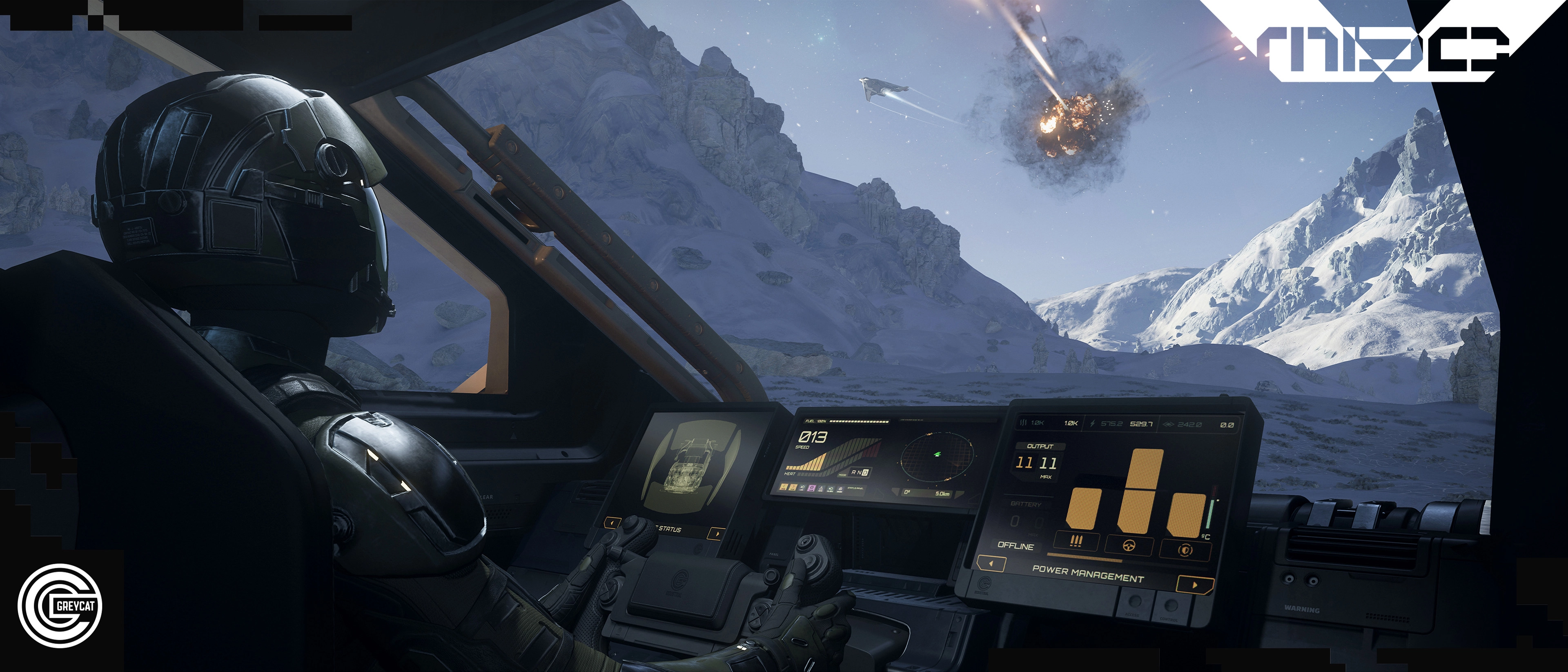
Task: Toggle the pink highlighted icon on driving screen
Action: click(x=812, y=488)
